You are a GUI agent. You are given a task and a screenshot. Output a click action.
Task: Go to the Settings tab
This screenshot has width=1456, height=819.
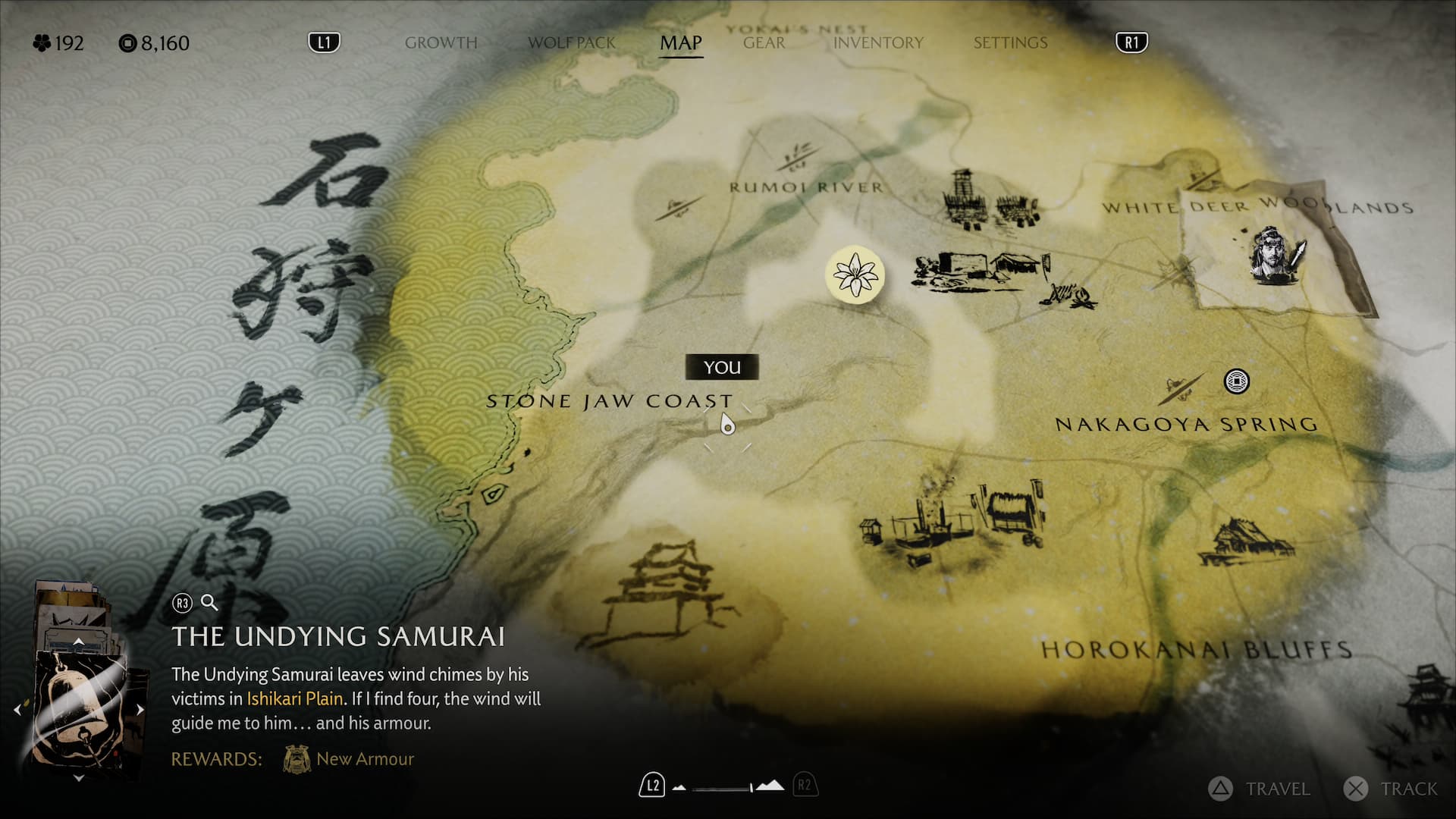(x=1010, y=43)
